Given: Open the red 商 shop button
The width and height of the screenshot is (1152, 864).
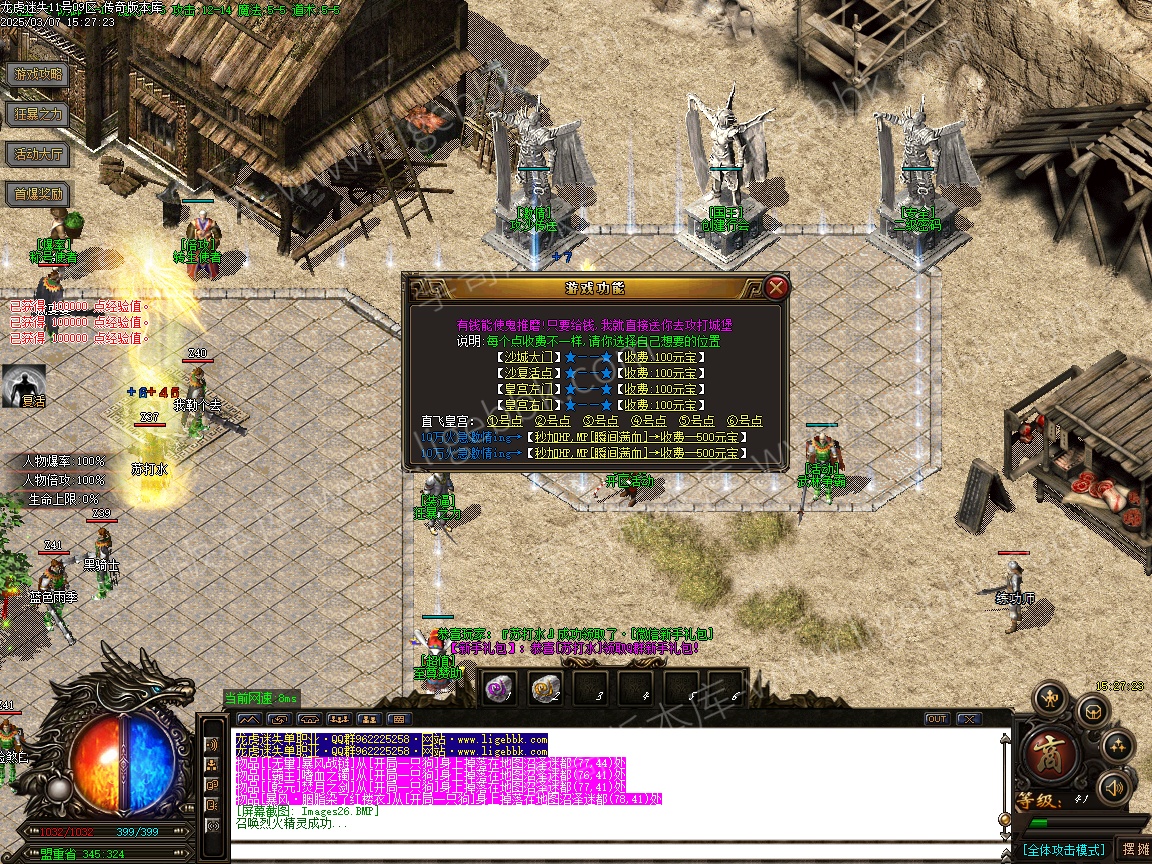Looking at the screenshot, I should point(1049,754).
